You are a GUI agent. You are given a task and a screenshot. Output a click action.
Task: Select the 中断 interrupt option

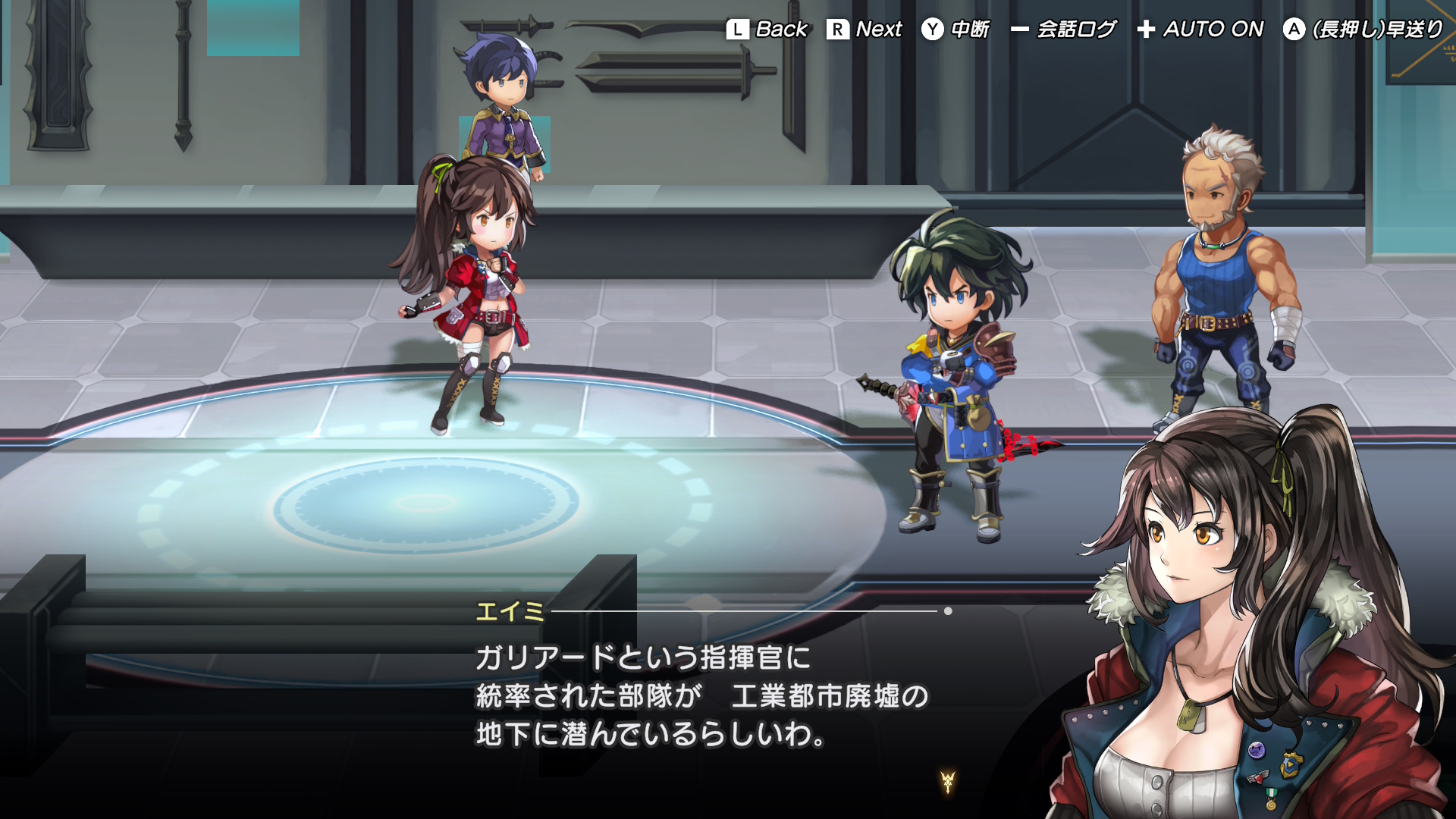click(955, 30)
